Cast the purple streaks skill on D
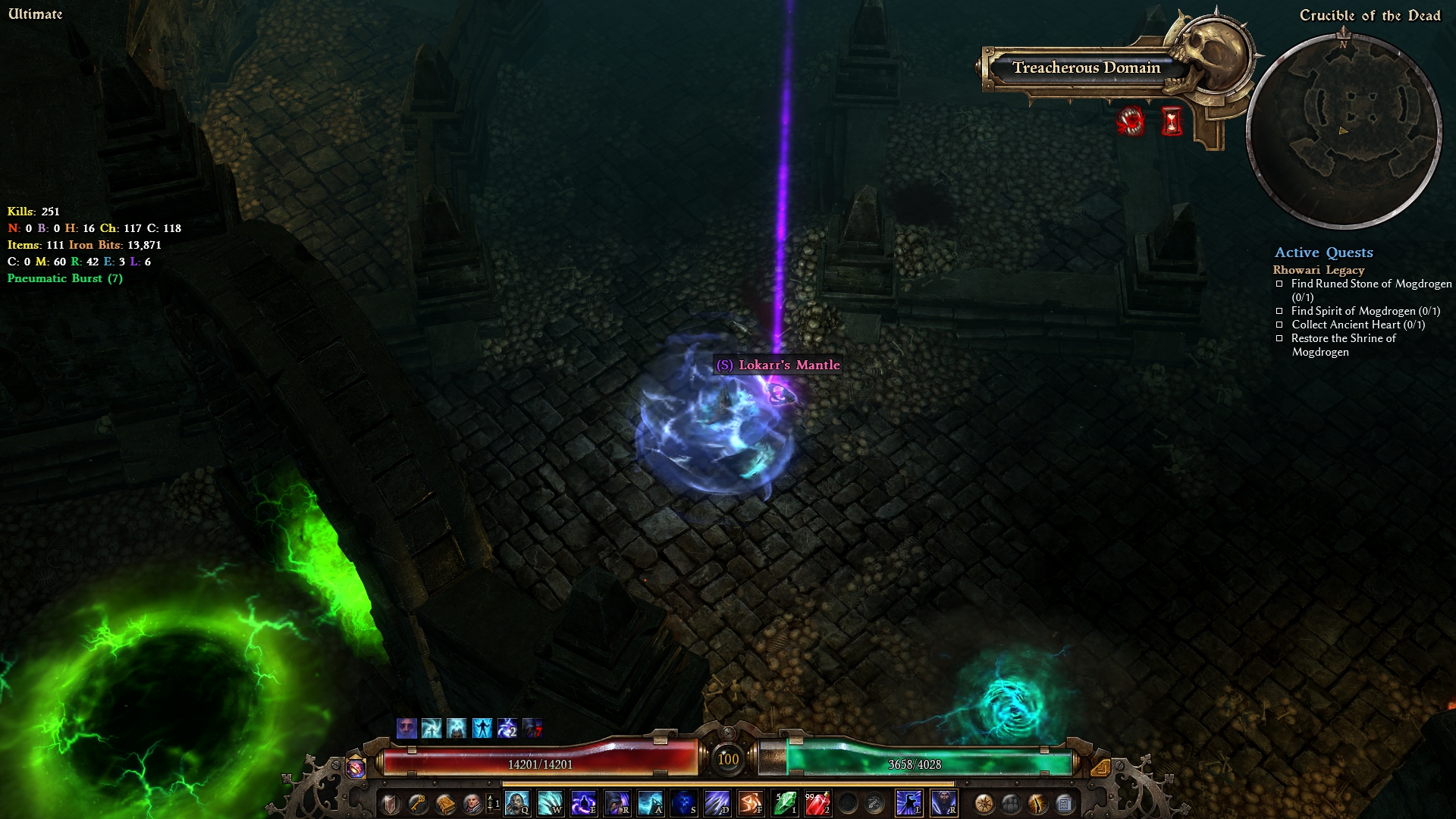This screenshot has height=819, width=1456. coord(717,803)
